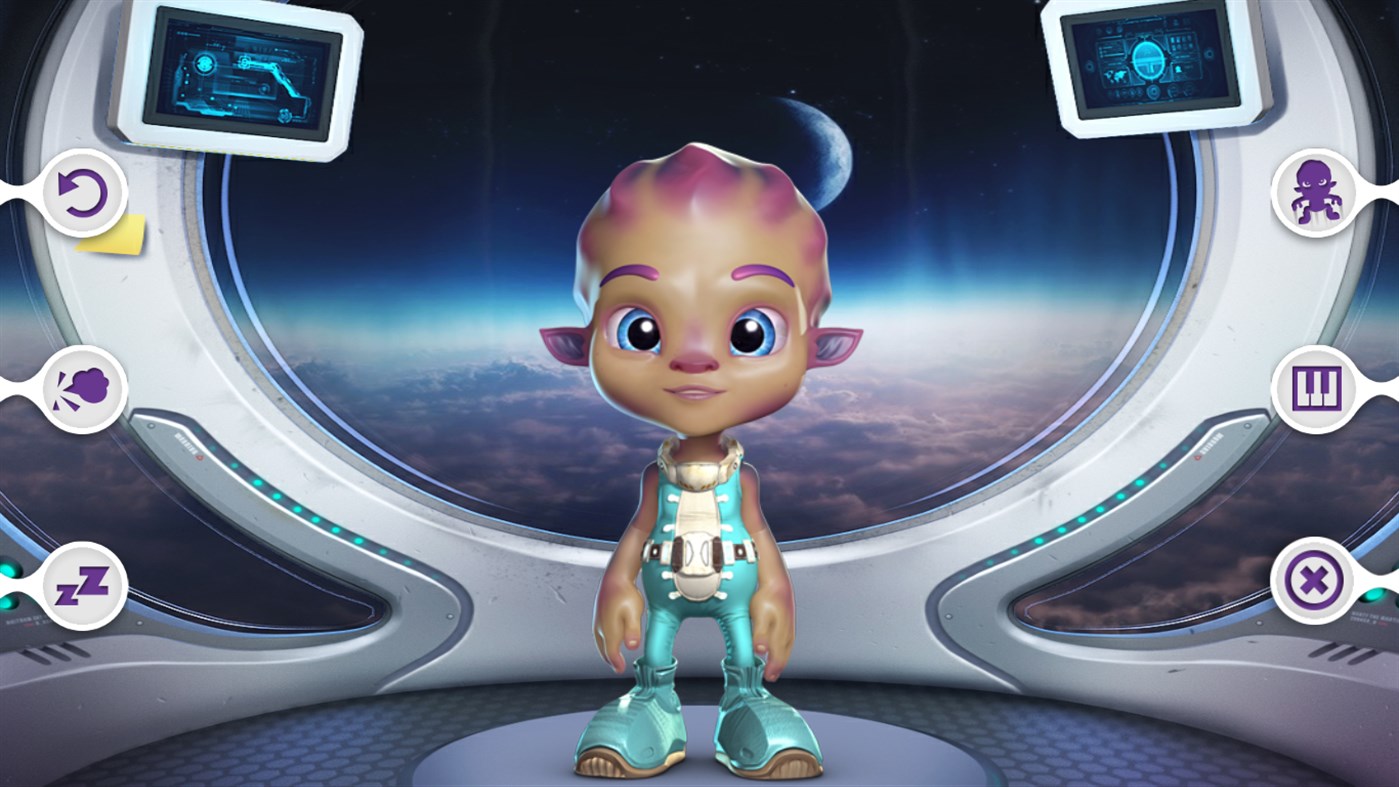Open the alien character menu icon
The height and width of the screenshot is (787, 1399).
click(1315, 194)
